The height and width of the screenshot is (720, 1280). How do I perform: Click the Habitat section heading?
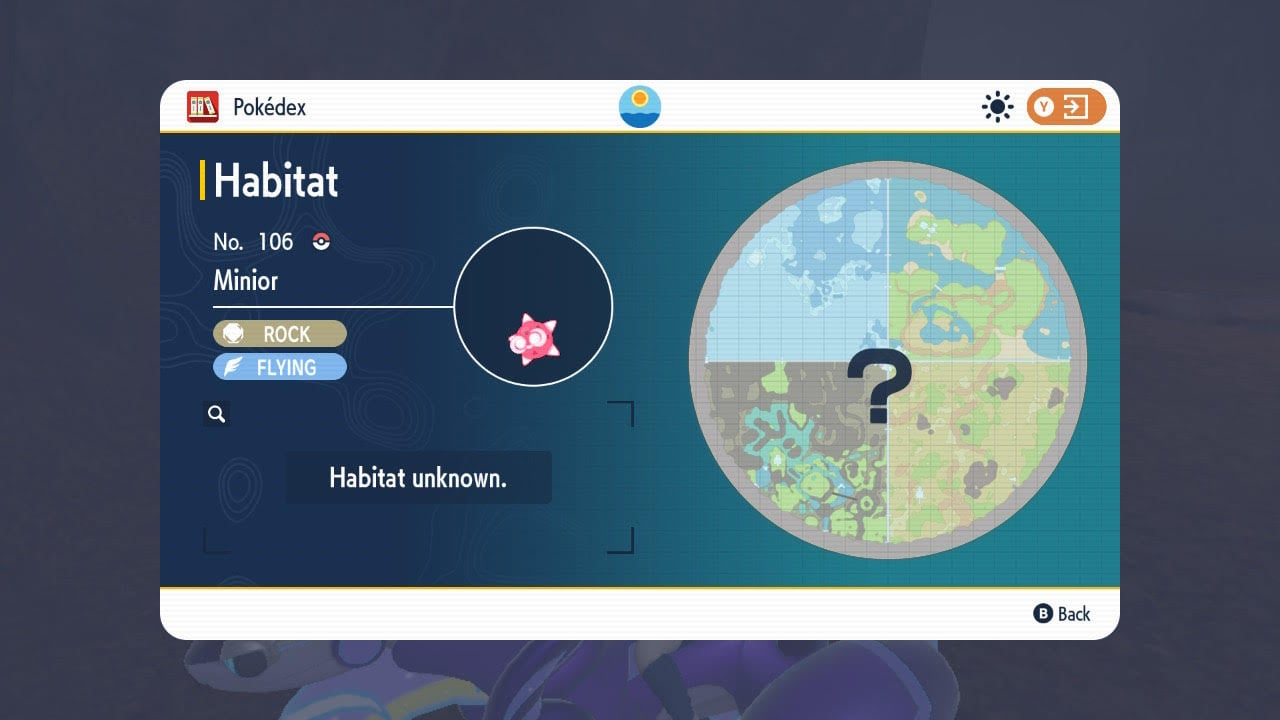275,181
